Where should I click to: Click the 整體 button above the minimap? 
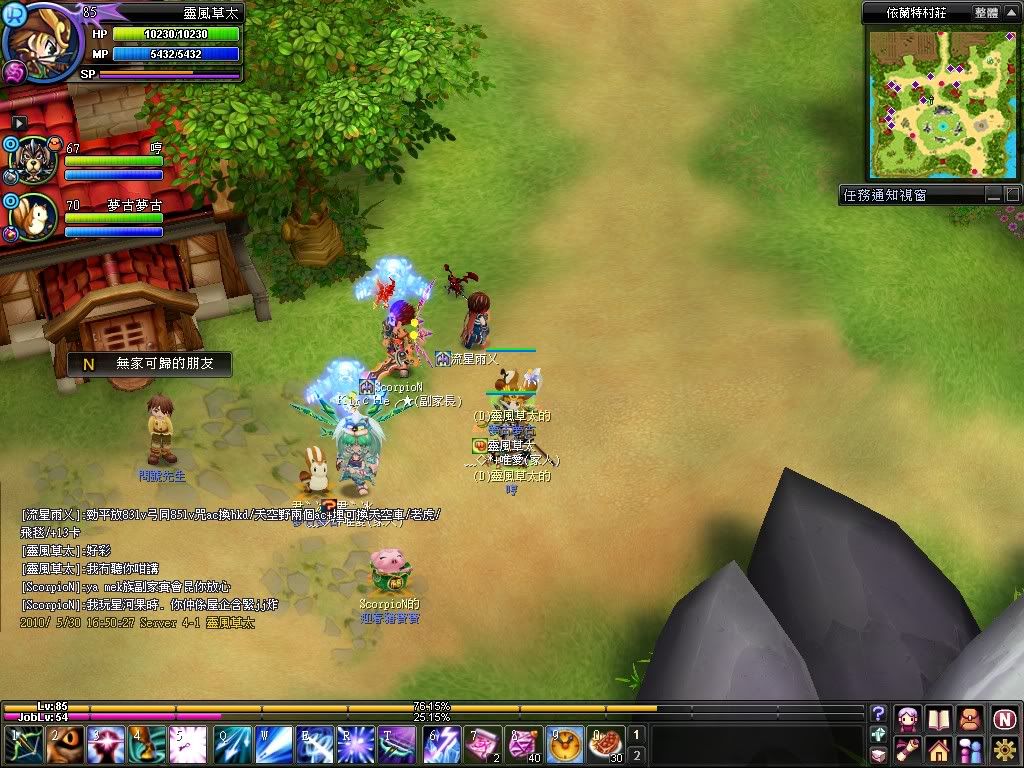pyautogui.click(x=984, y=13)
